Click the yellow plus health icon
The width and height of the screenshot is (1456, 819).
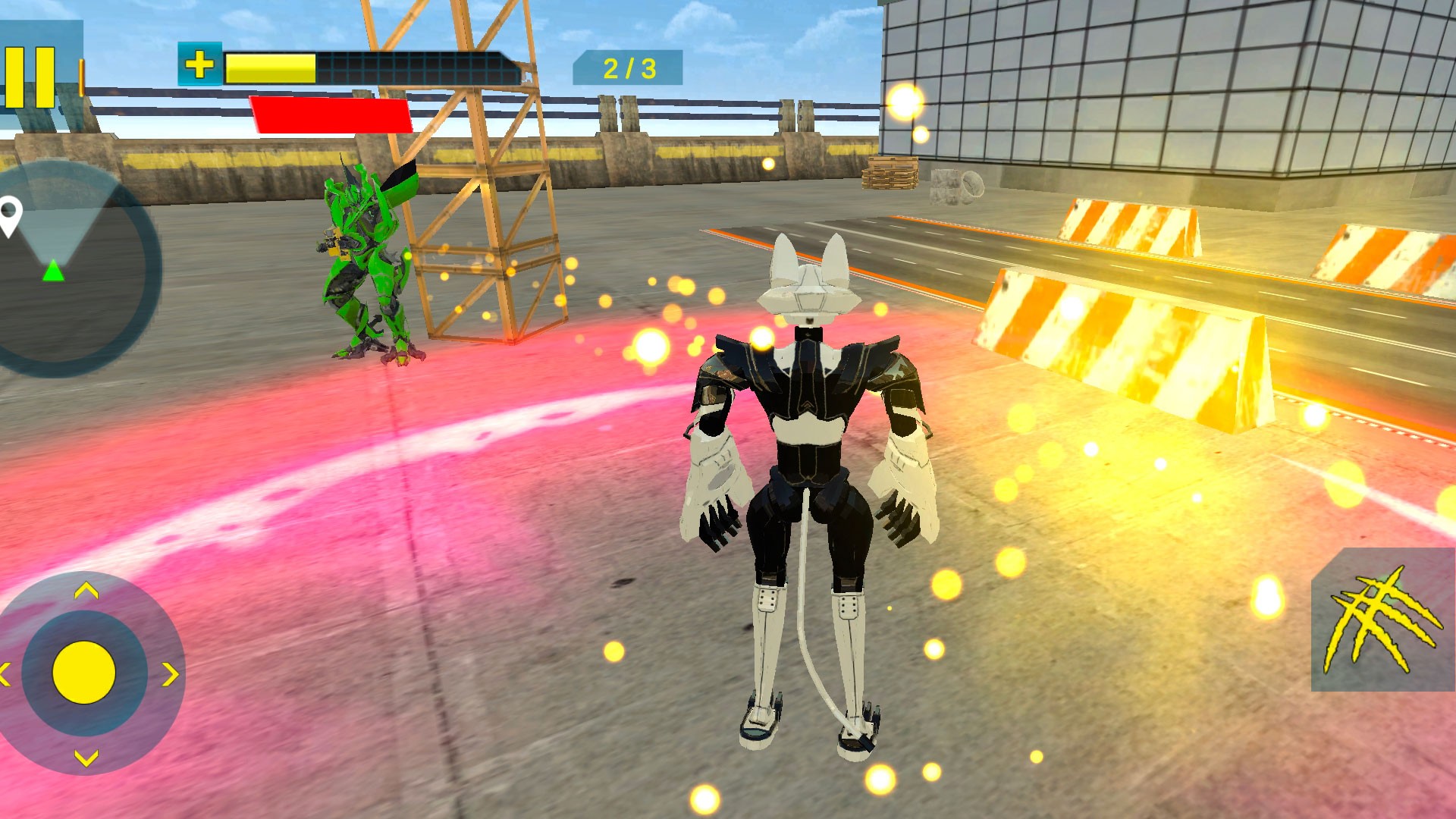[x=199, y=64]
